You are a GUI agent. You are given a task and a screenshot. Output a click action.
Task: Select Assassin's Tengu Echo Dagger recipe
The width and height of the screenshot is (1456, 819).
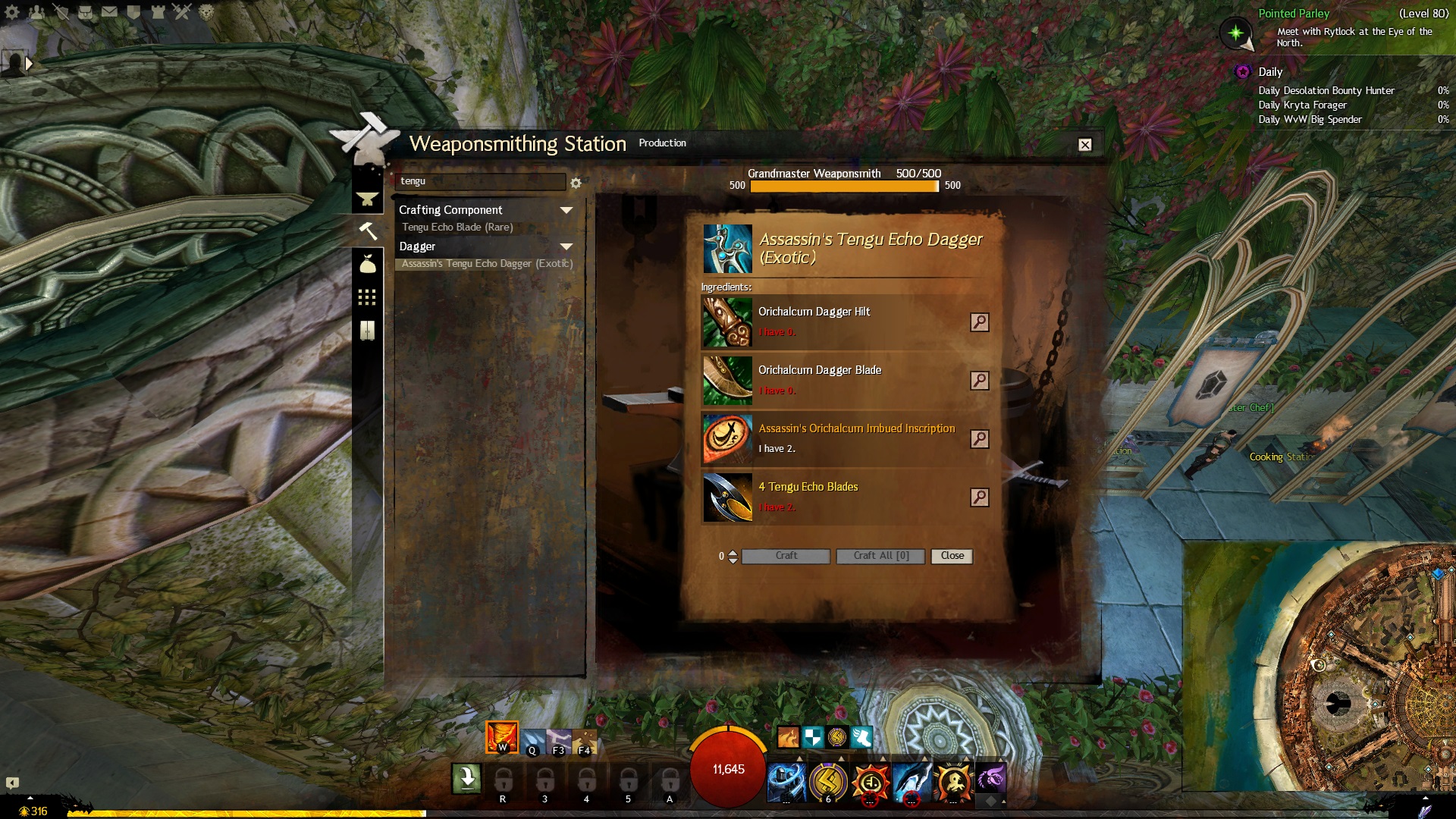(x=487, y=264)
